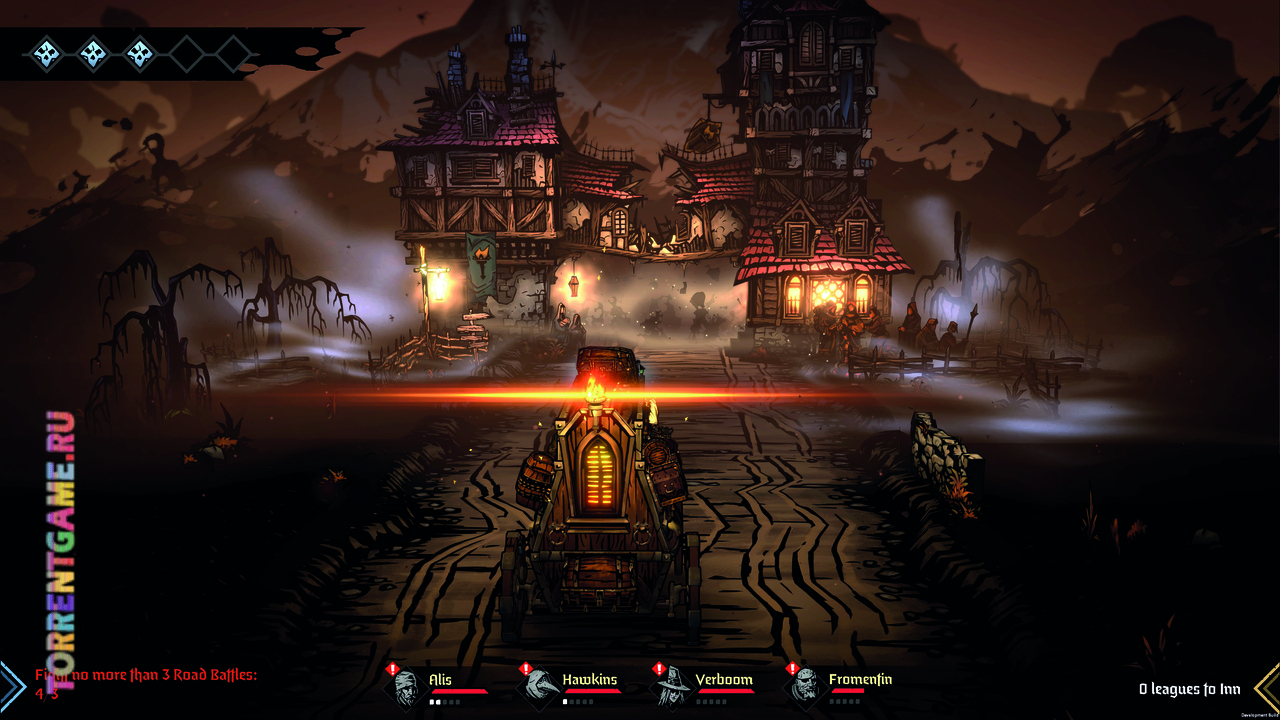The image size is (1280, 720).
Task: Choose Verboom's wide-brimmed hat portrait
Action: pos(672,688)
